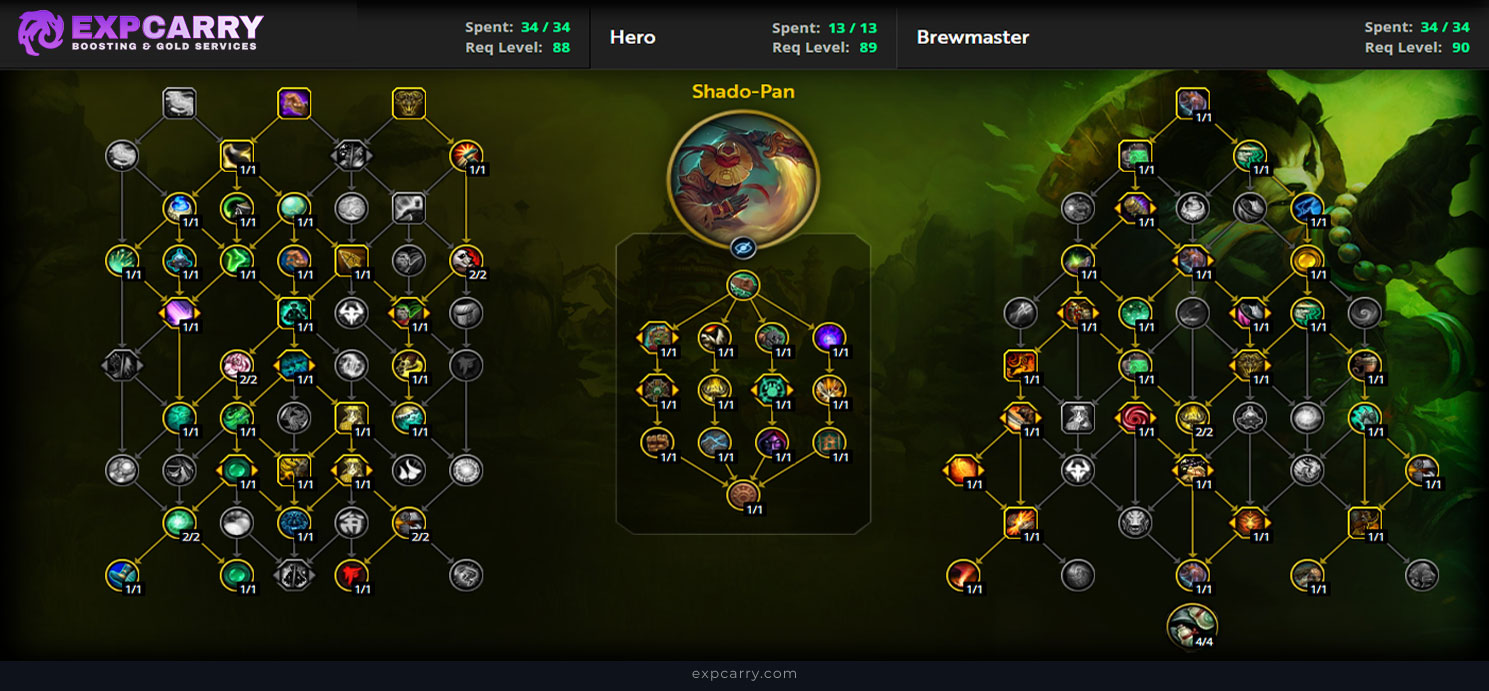Pick the red claw class talent

[x=351, y=574]
